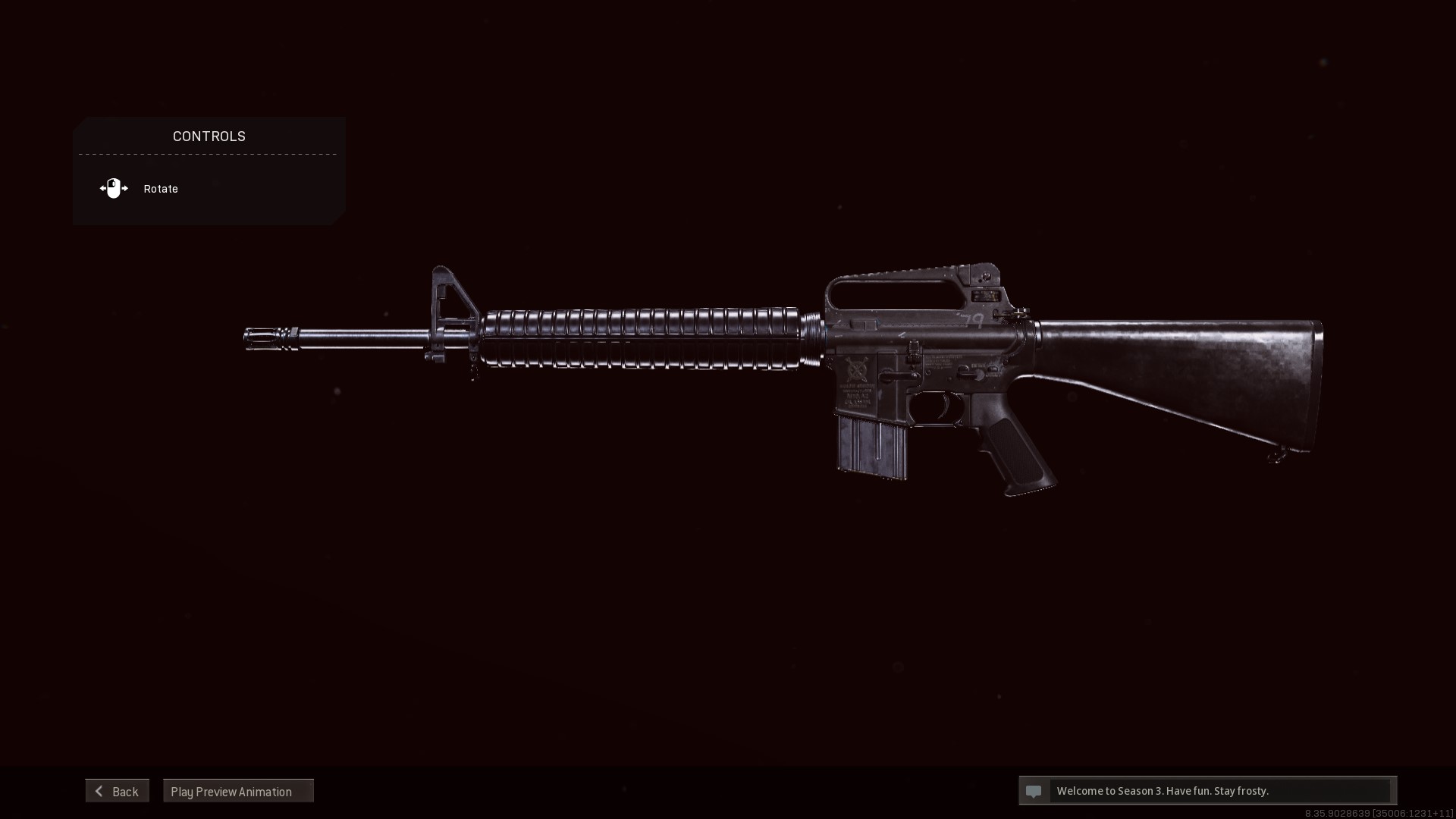Click the back chevron arrow icon
Viewport: 1456px width, 819px height.
pos(99,791)
